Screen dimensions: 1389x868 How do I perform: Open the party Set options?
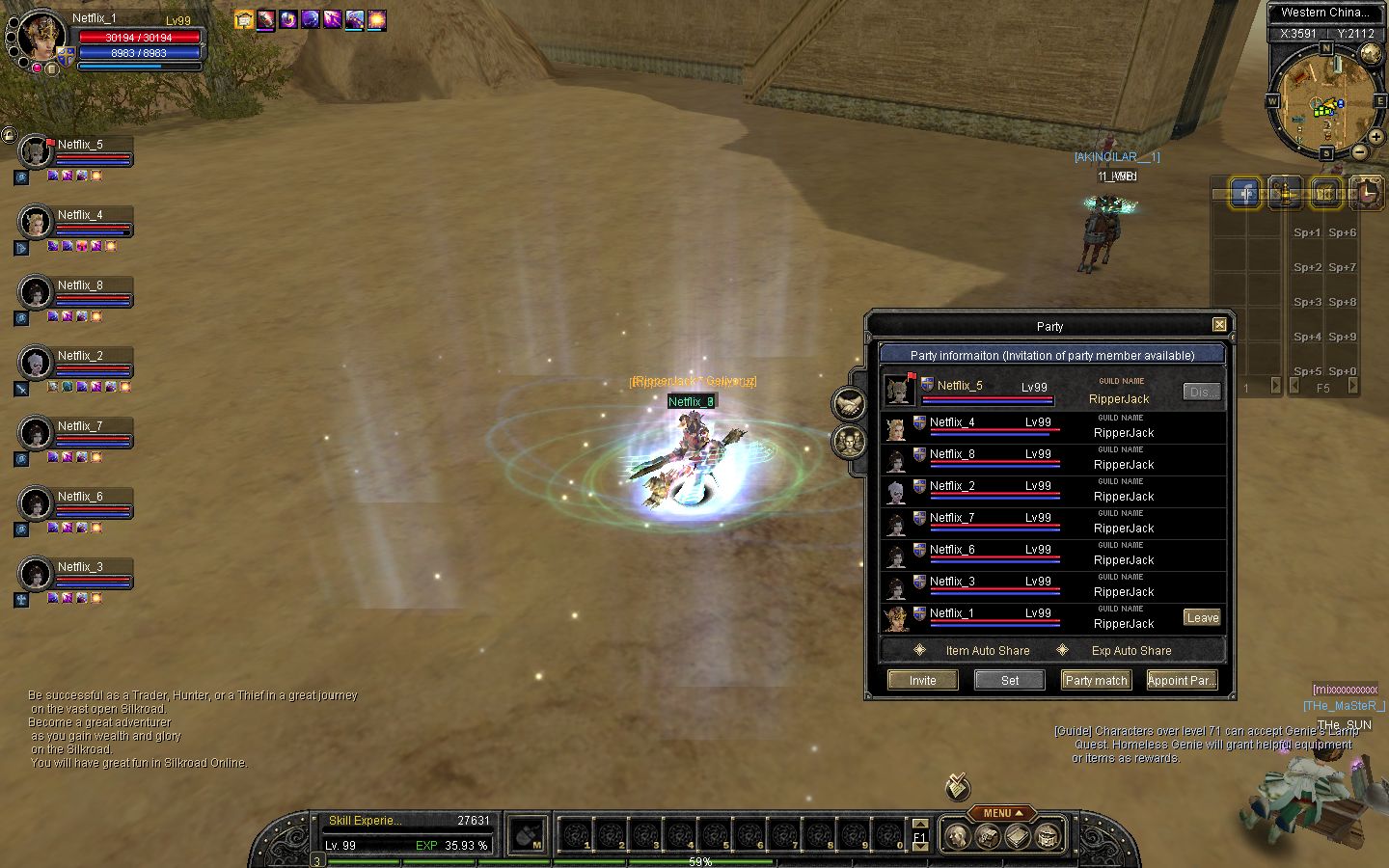1009,680
